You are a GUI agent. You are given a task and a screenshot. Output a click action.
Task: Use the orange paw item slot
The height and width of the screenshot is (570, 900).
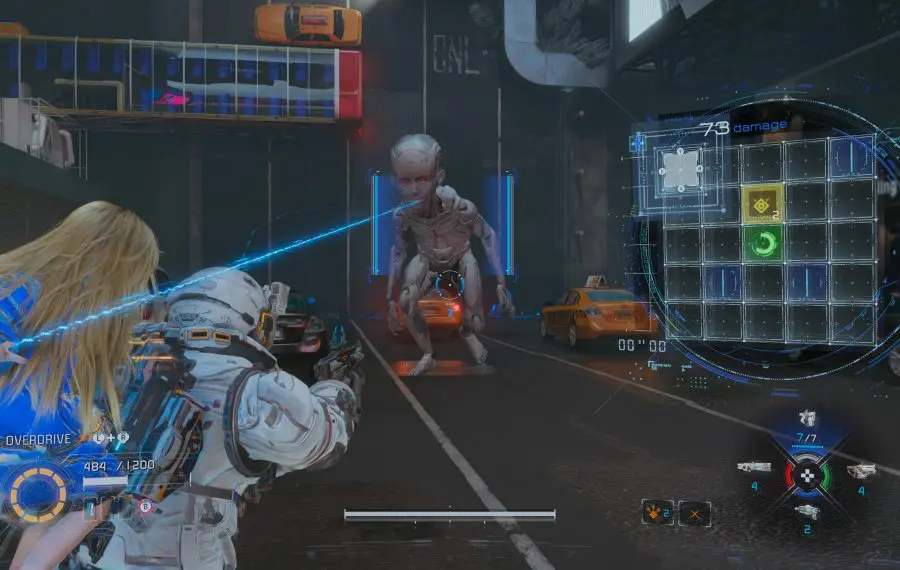656,514
